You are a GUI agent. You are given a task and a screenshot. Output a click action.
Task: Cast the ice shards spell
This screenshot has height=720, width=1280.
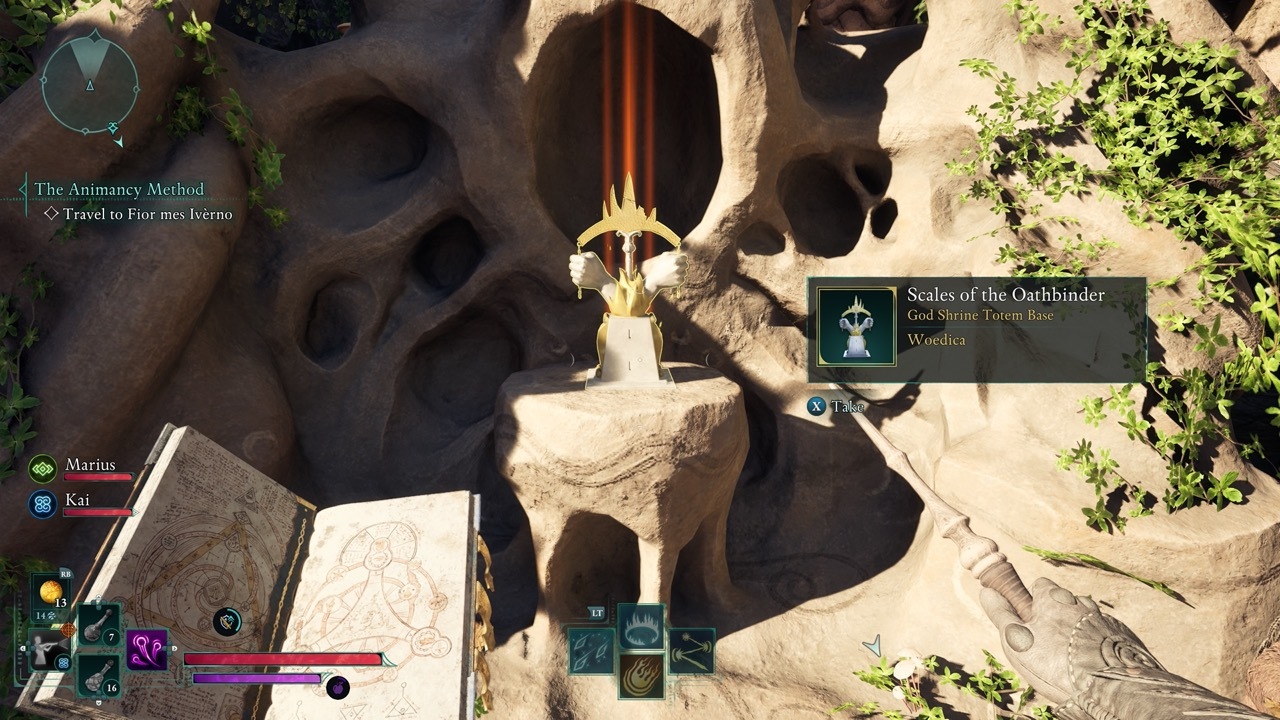click(591, 650)
